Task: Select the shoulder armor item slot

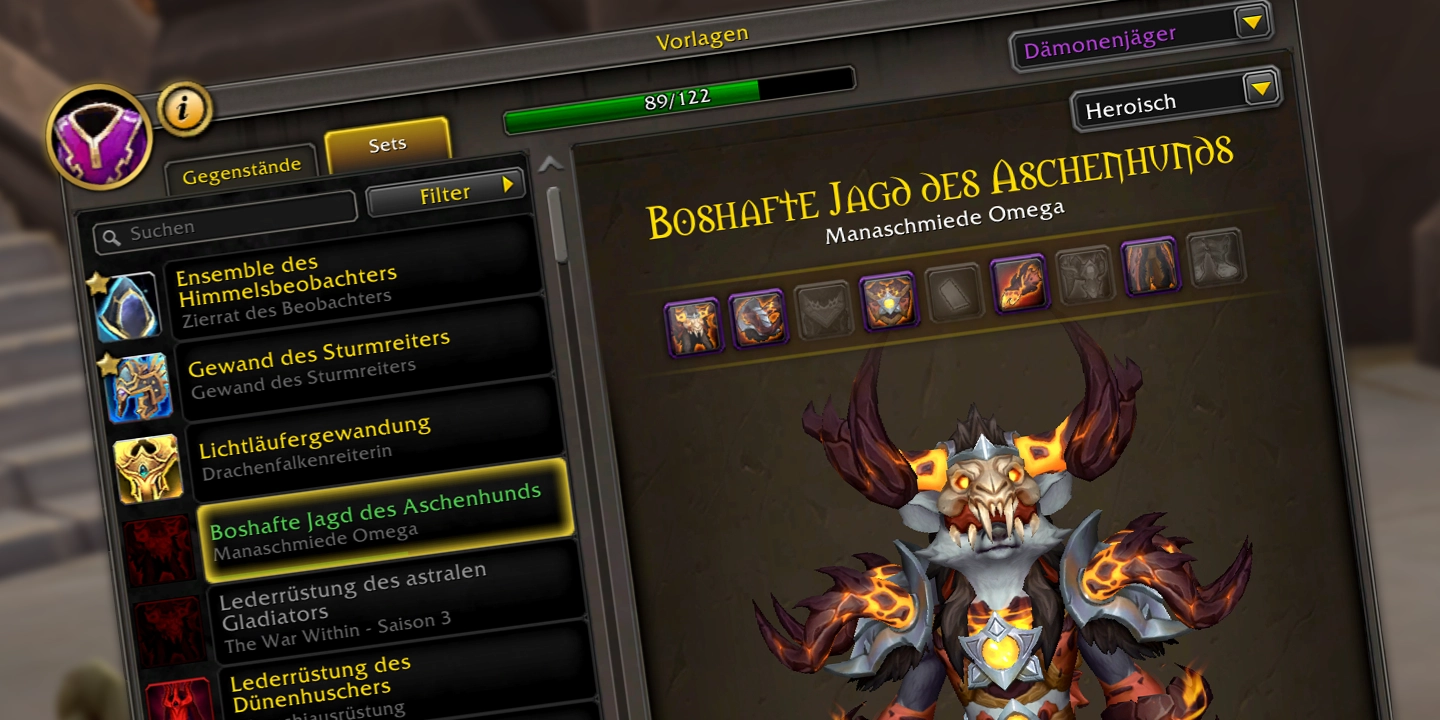Action: coord(757,318)
